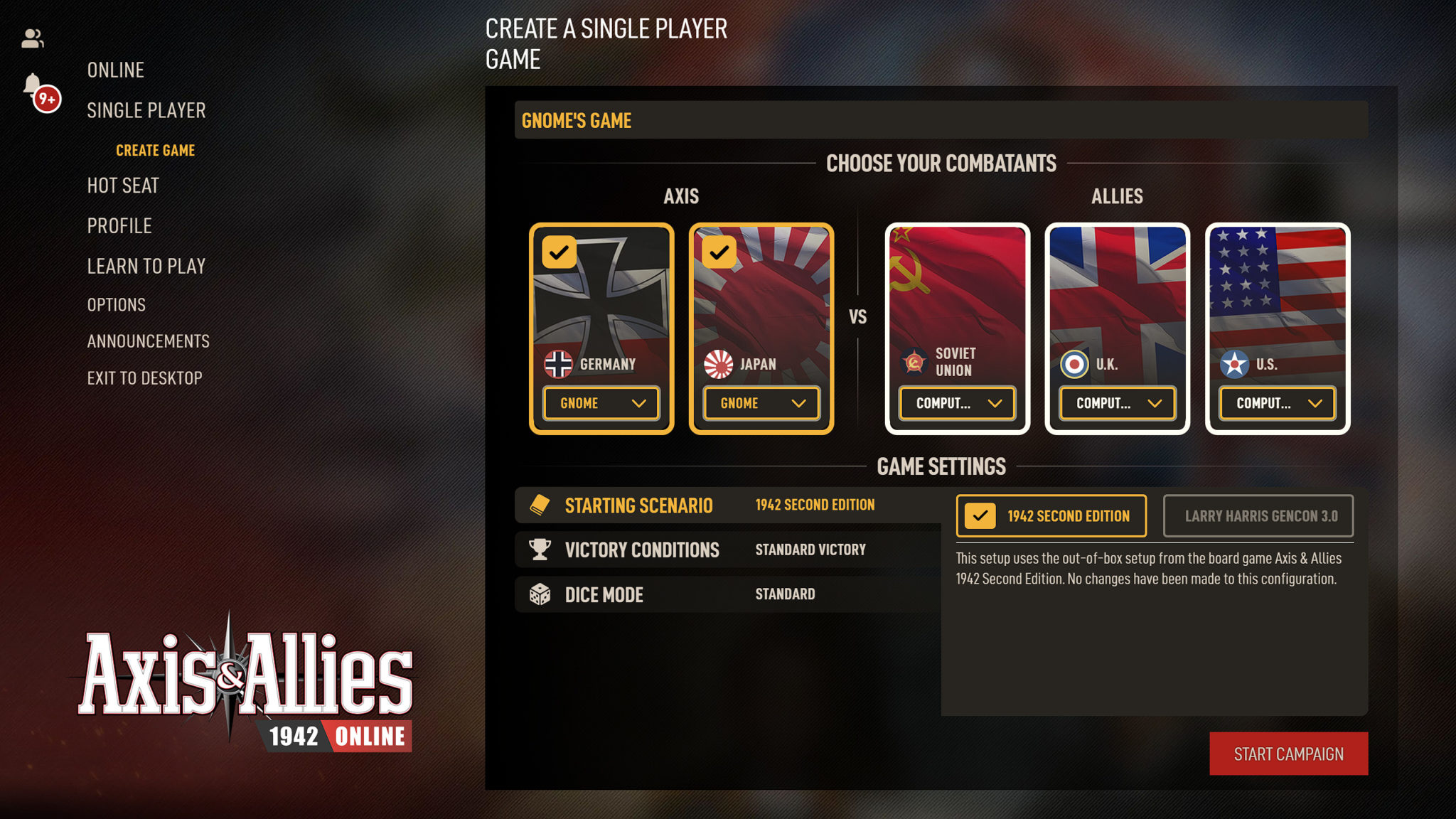Select the Dice Mode setting row
Screen dimensions: 1456x819
(727, 594)
